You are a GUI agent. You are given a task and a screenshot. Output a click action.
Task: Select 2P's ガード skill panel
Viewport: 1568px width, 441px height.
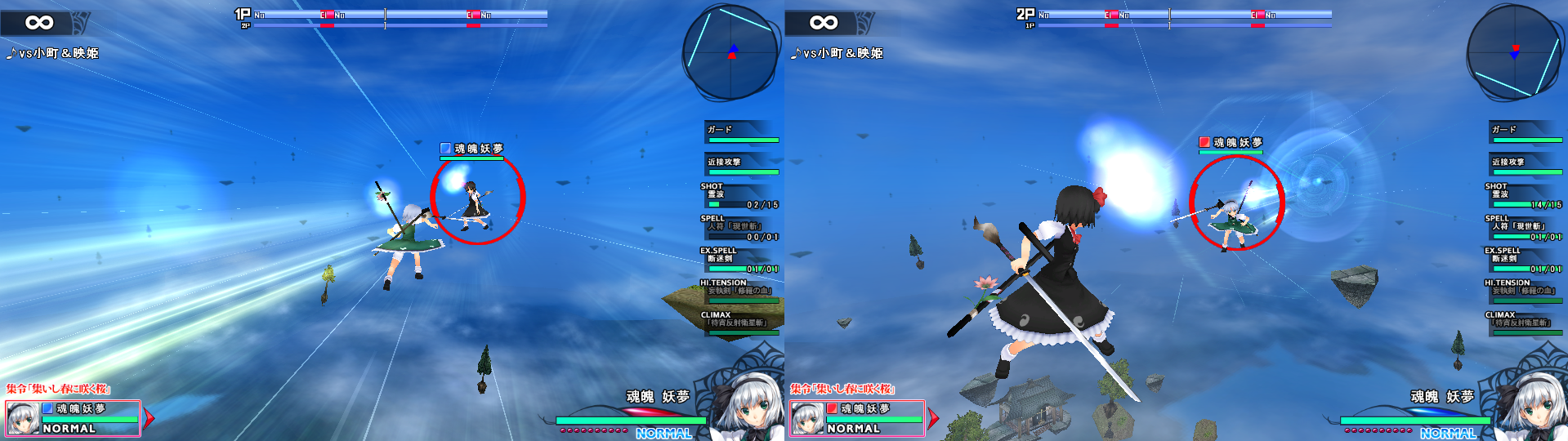1526,131
